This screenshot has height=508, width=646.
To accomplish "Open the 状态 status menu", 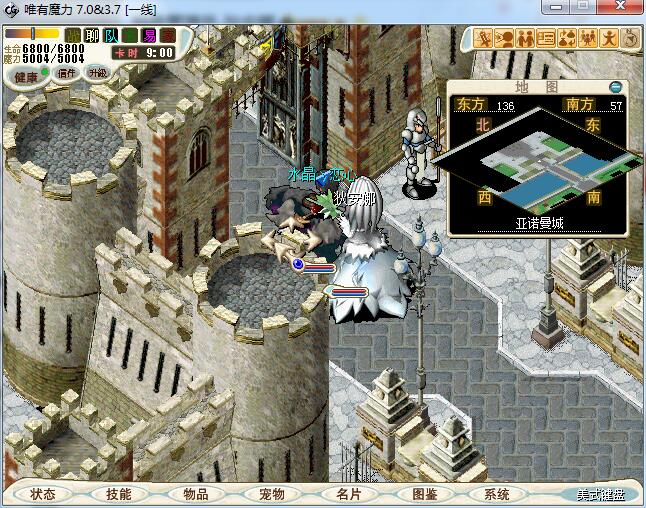I will 42,494.
